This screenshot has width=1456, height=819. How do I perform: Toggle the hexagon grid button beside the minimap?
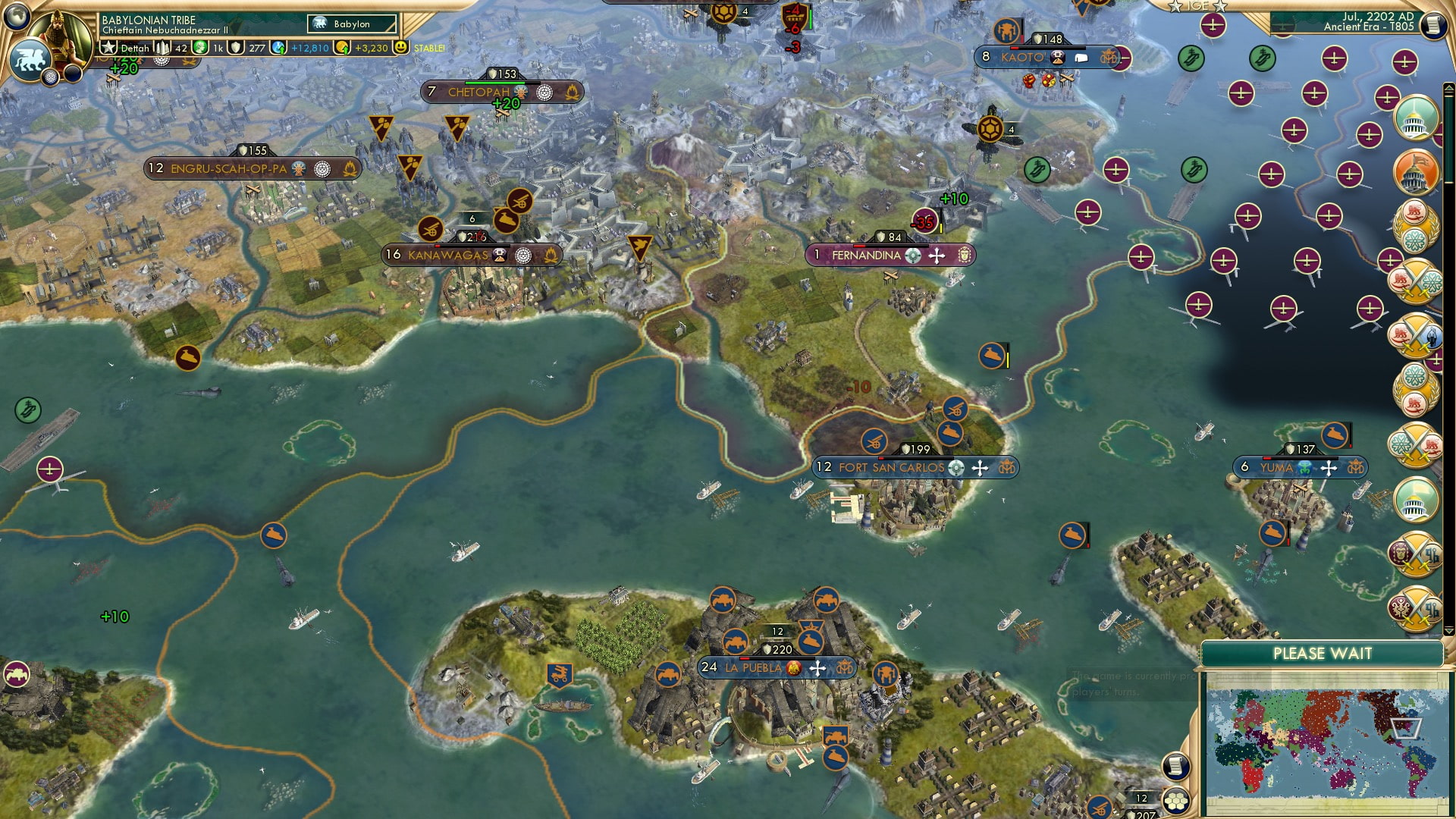click(x=1176, y=801)
